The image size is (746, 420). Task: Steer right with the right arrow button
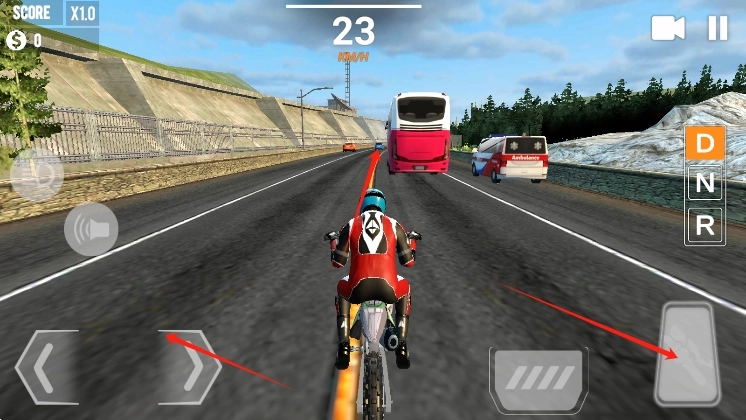tap(191, 367)
